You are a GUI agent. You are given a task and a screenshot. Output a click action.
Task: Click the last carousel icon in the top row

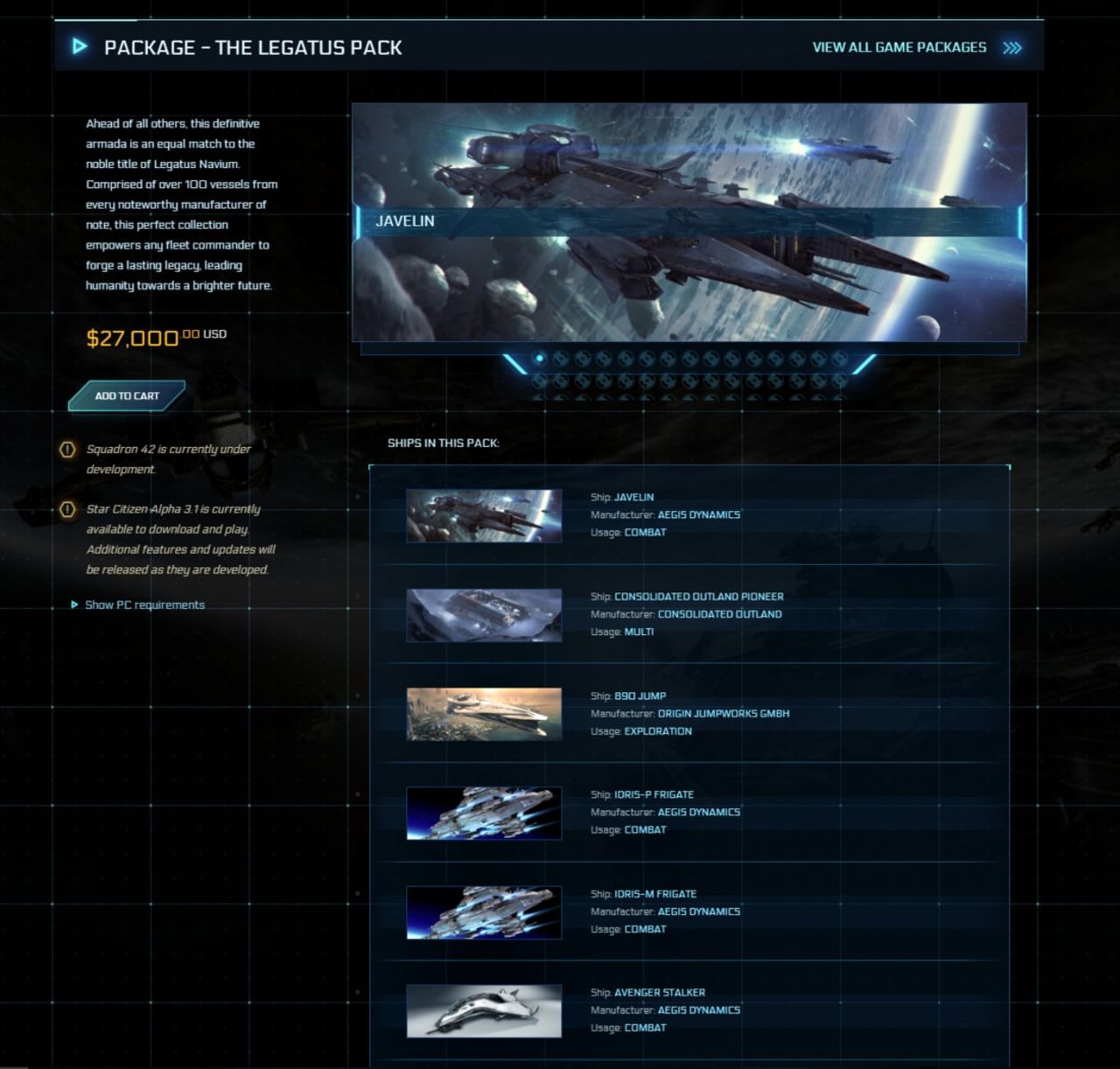(x=840, y=356)
